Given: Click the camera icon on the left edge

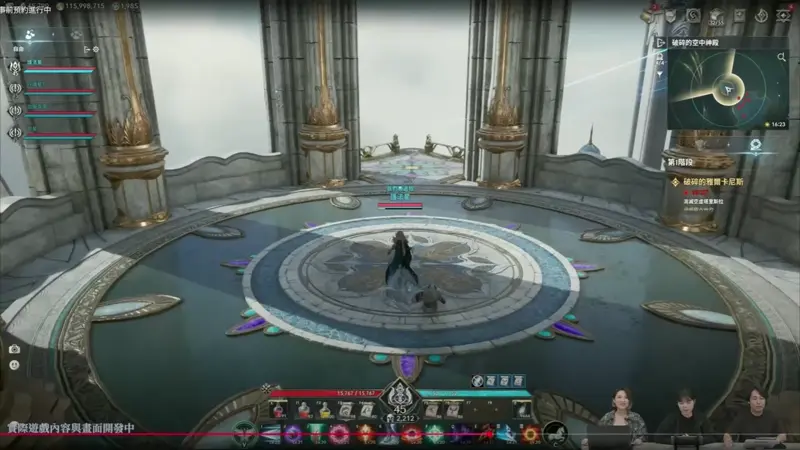Looking at the screenshot, I should click(14, 349).
